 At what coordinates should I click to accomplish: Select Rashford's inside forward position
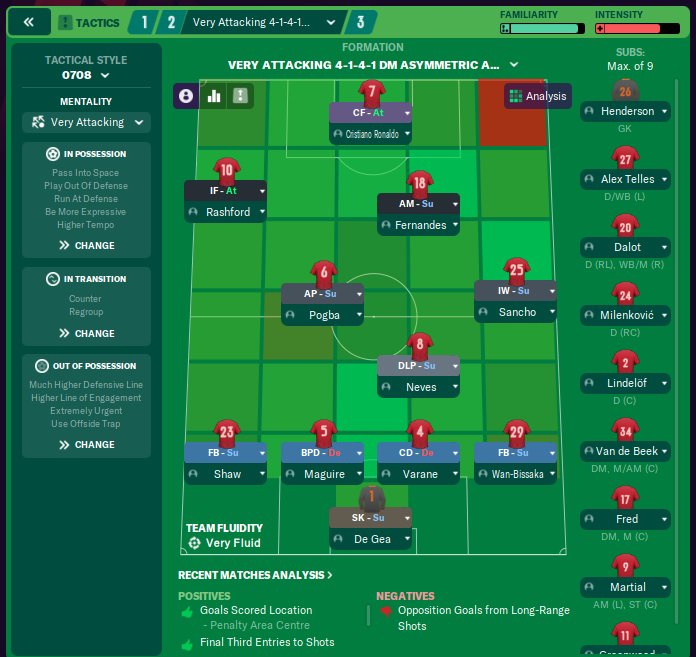tap(228, 212)
